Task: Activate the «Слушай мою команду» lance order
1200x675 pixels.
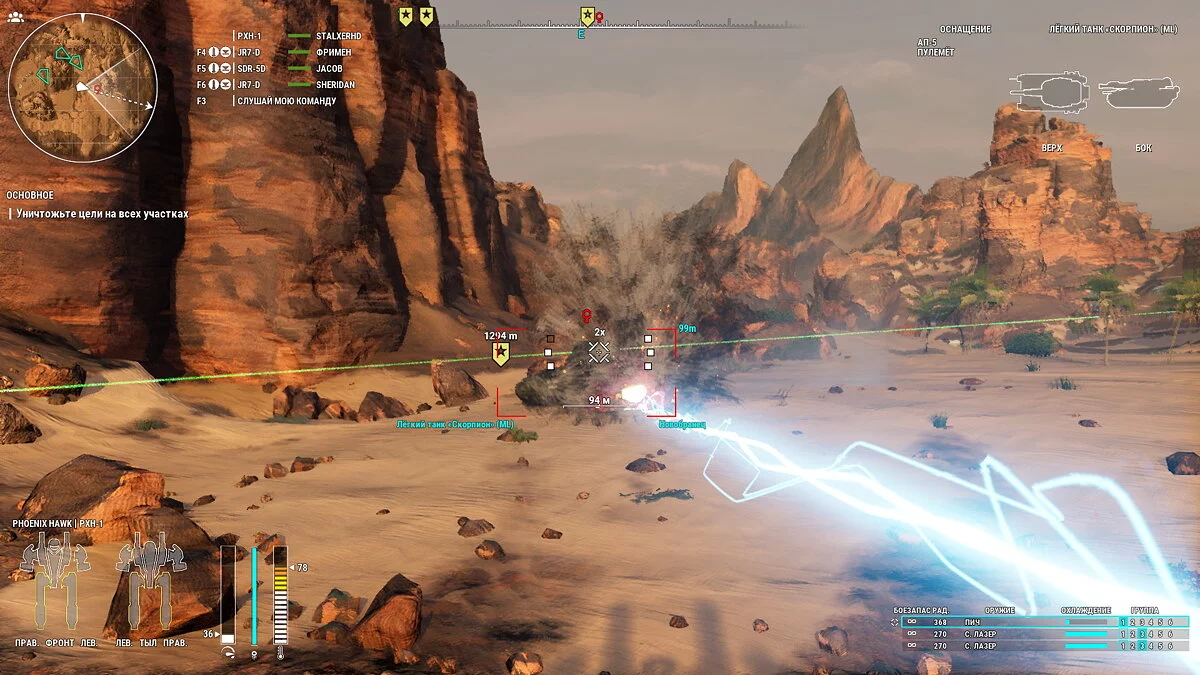Action: 286,101
